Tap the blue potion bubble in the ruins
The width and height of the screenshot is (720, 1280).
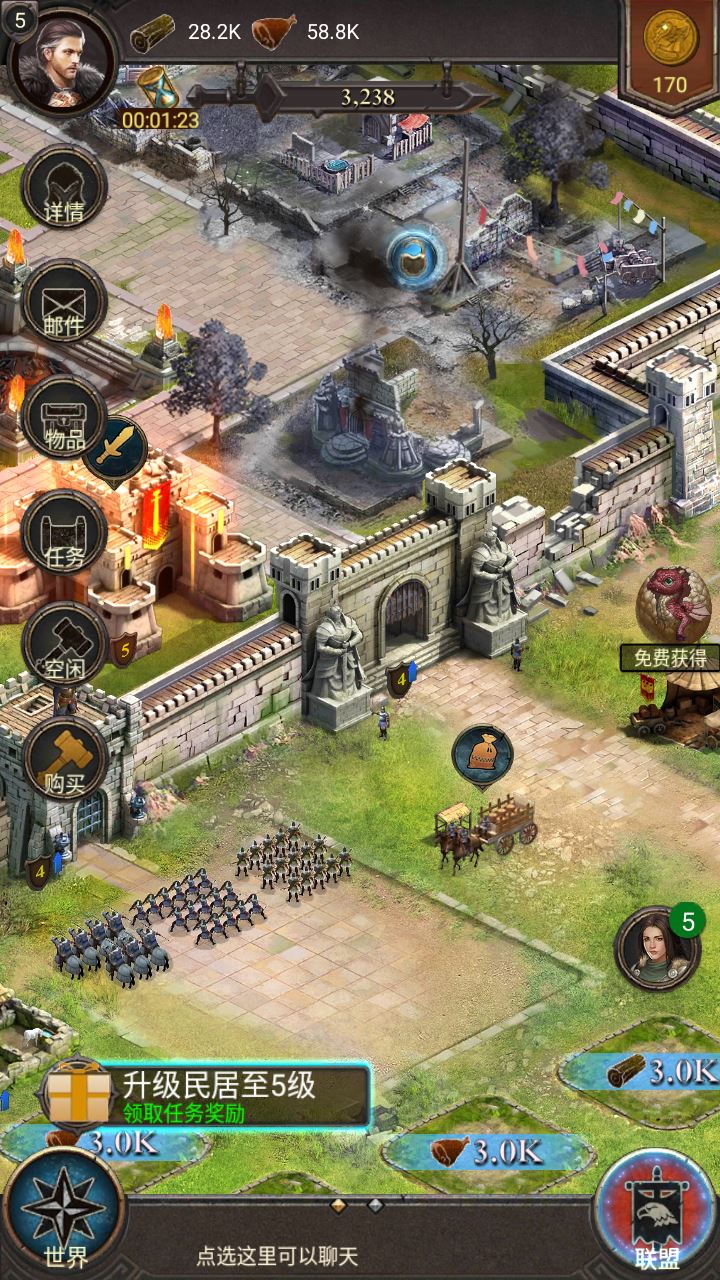point(416,259)
